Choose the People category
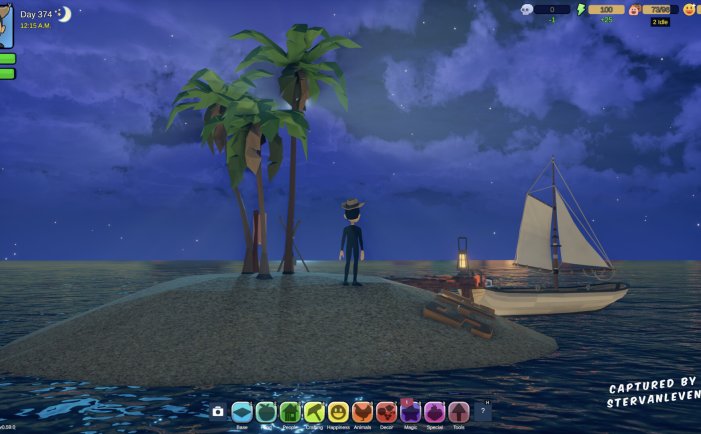The width and height of the screenshot is (701, 434). [290, 412]
